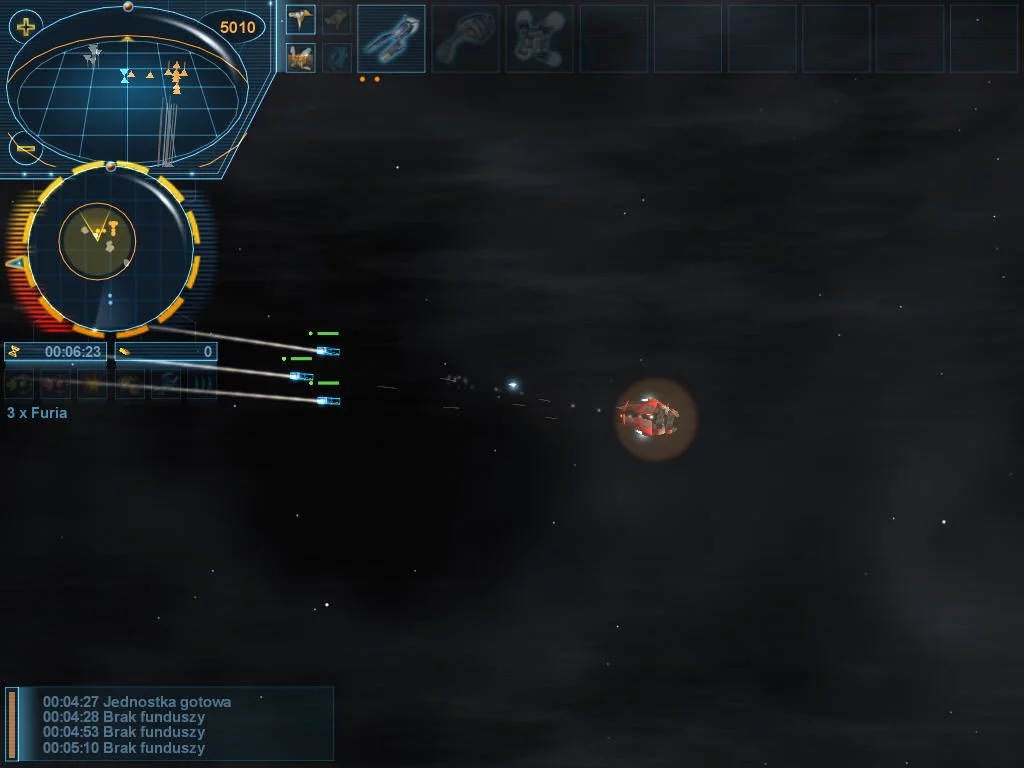The width and height of the screenshot is (1024, 768).
Task: Click the plus zoom button on the sector map
Action: click(26, 27)
